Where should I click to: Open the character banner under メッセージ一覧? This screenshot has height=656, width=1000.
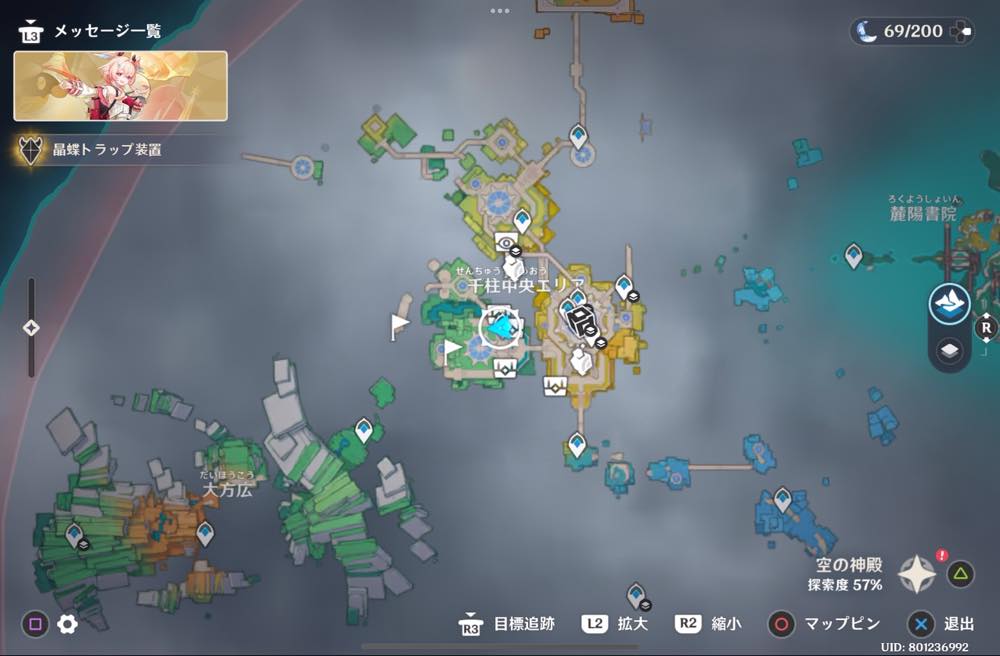[120, 86]
